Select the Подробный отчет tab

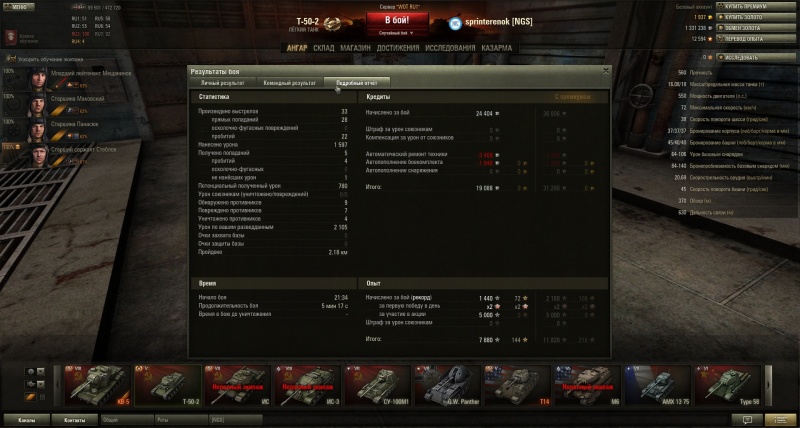point(358,83)
